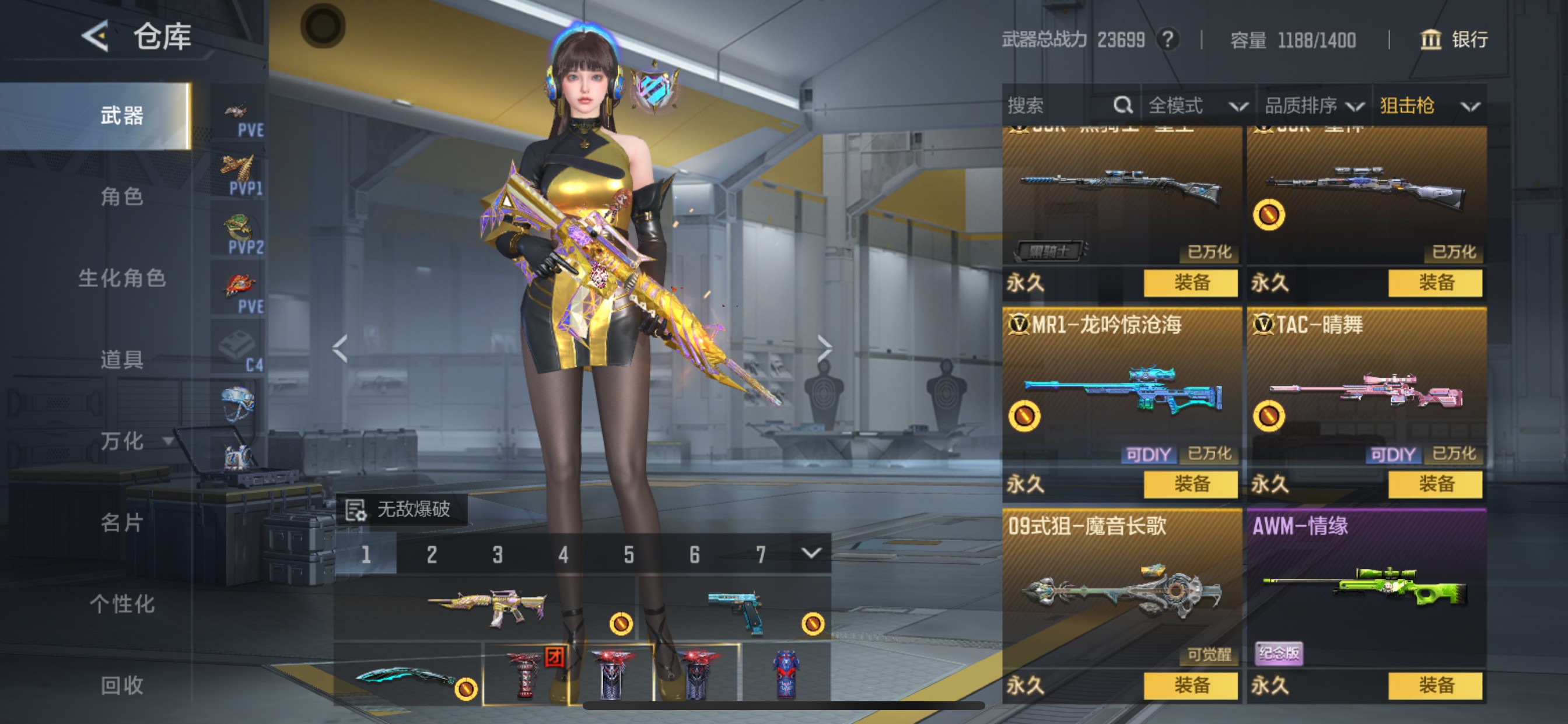Open the 生化角色 category
The width and height of the screenshot is (1568, 724).
coord(122,278)
